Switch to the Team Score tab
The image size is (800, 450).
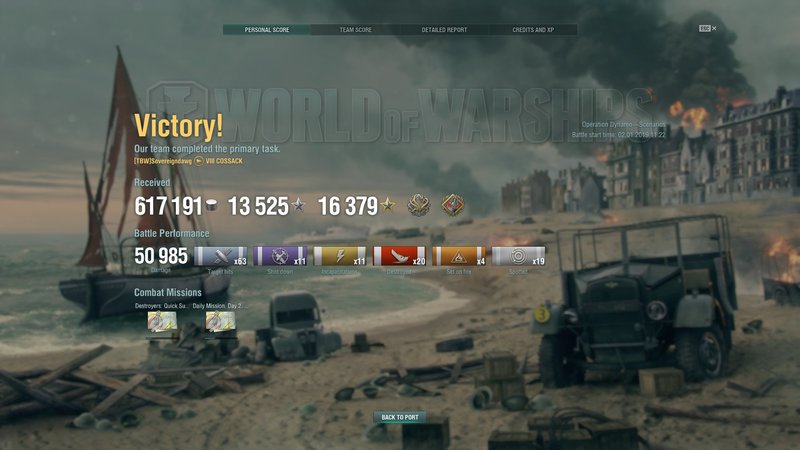coord(355,30)
